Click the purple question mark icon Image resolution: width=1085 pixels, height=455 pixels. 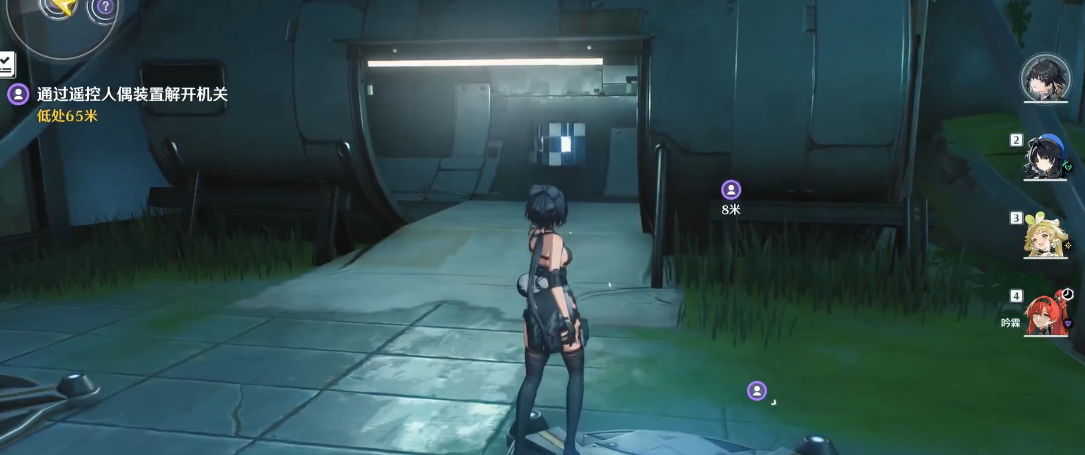click(x=105, y=8)
